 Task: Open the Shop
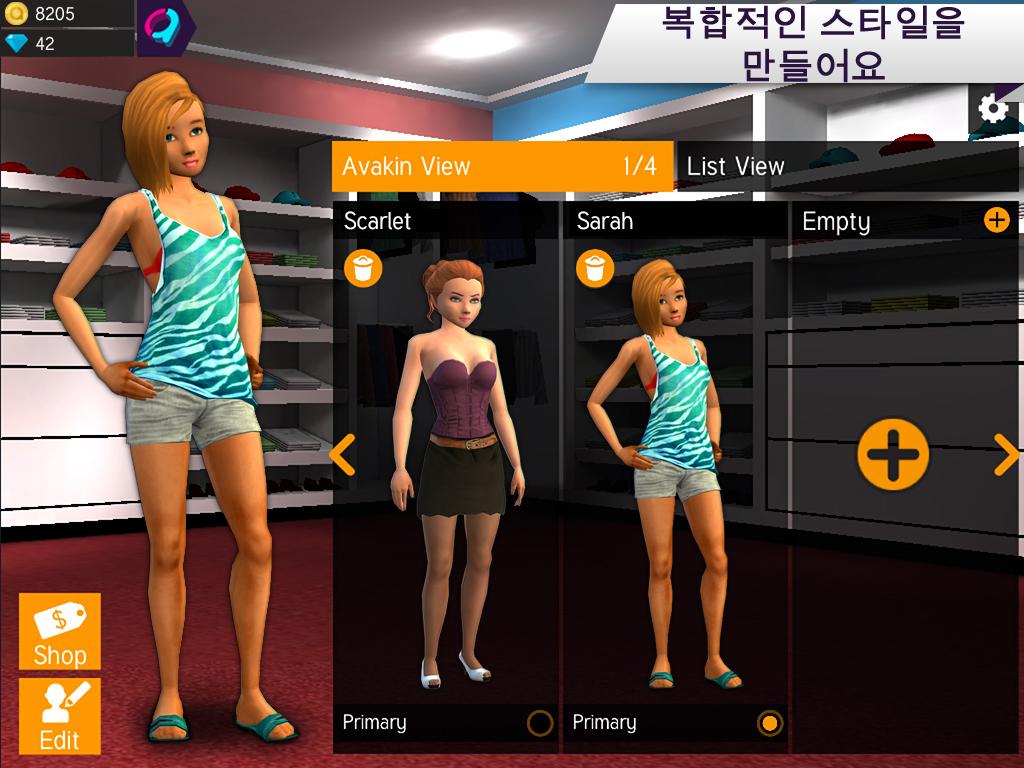pos(60,632)
